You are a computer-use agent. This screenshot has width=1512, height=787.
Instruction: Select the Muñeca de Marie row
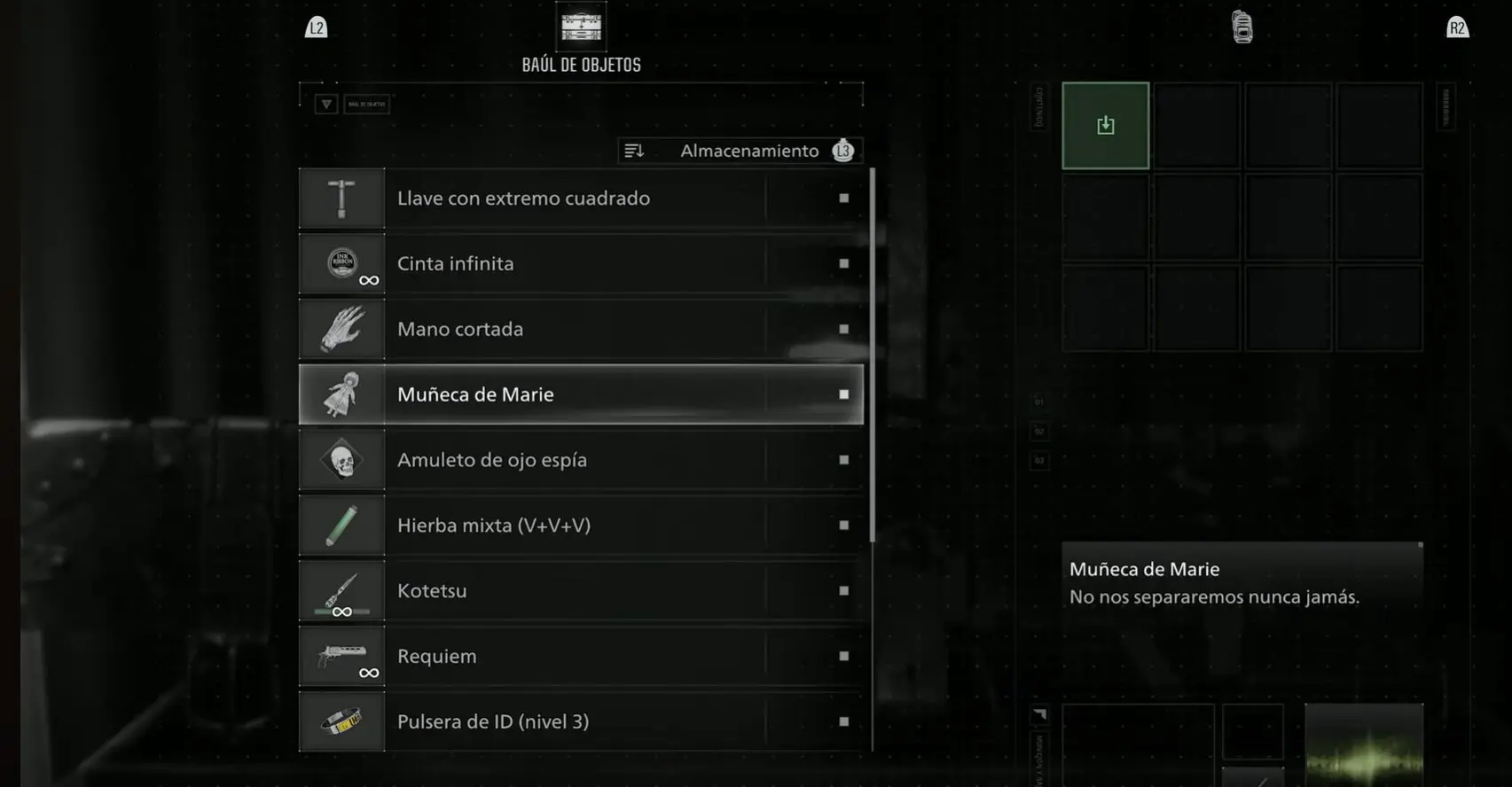pyautogui.click(x=581, y=394)
